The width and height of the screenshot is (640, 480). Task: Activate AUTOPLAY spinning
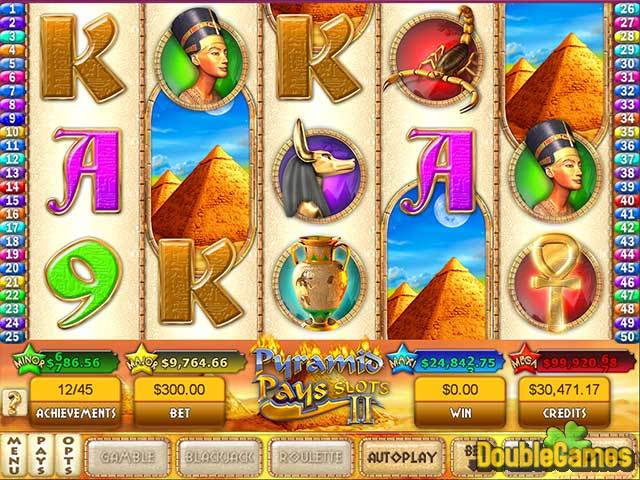click(402, 455)
